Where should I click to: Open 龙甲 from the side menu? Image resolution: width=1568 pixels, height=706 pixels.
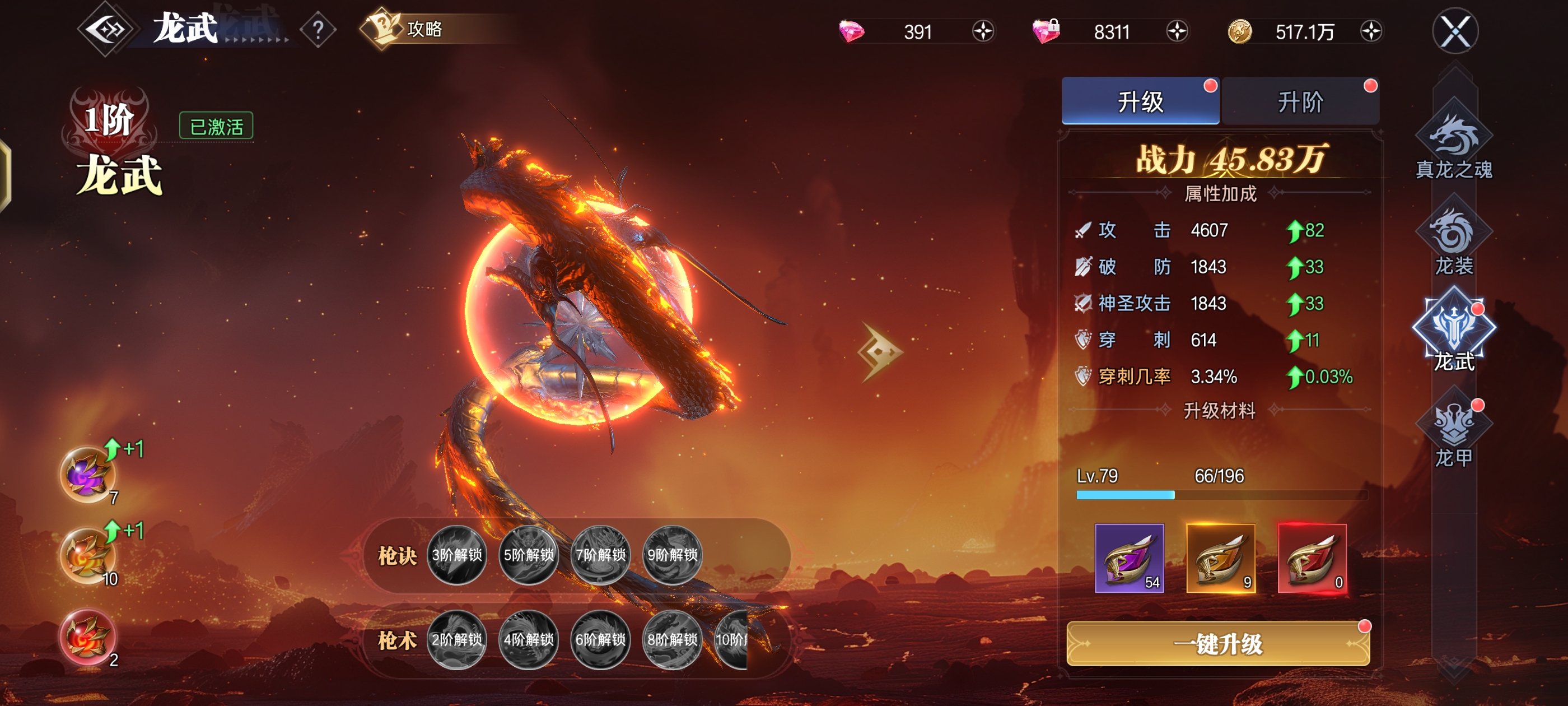[x=1454, y=434]
